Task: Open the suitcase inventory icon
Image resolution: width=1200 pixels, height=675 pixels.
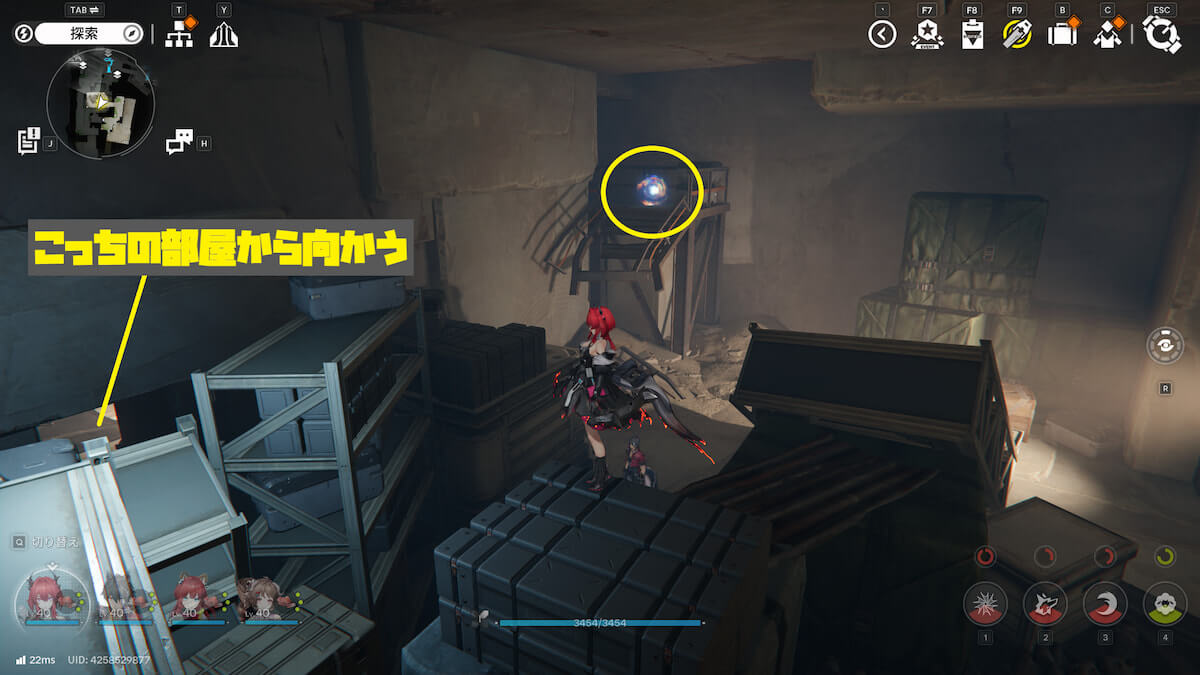Action: [x=1061, y=35]
